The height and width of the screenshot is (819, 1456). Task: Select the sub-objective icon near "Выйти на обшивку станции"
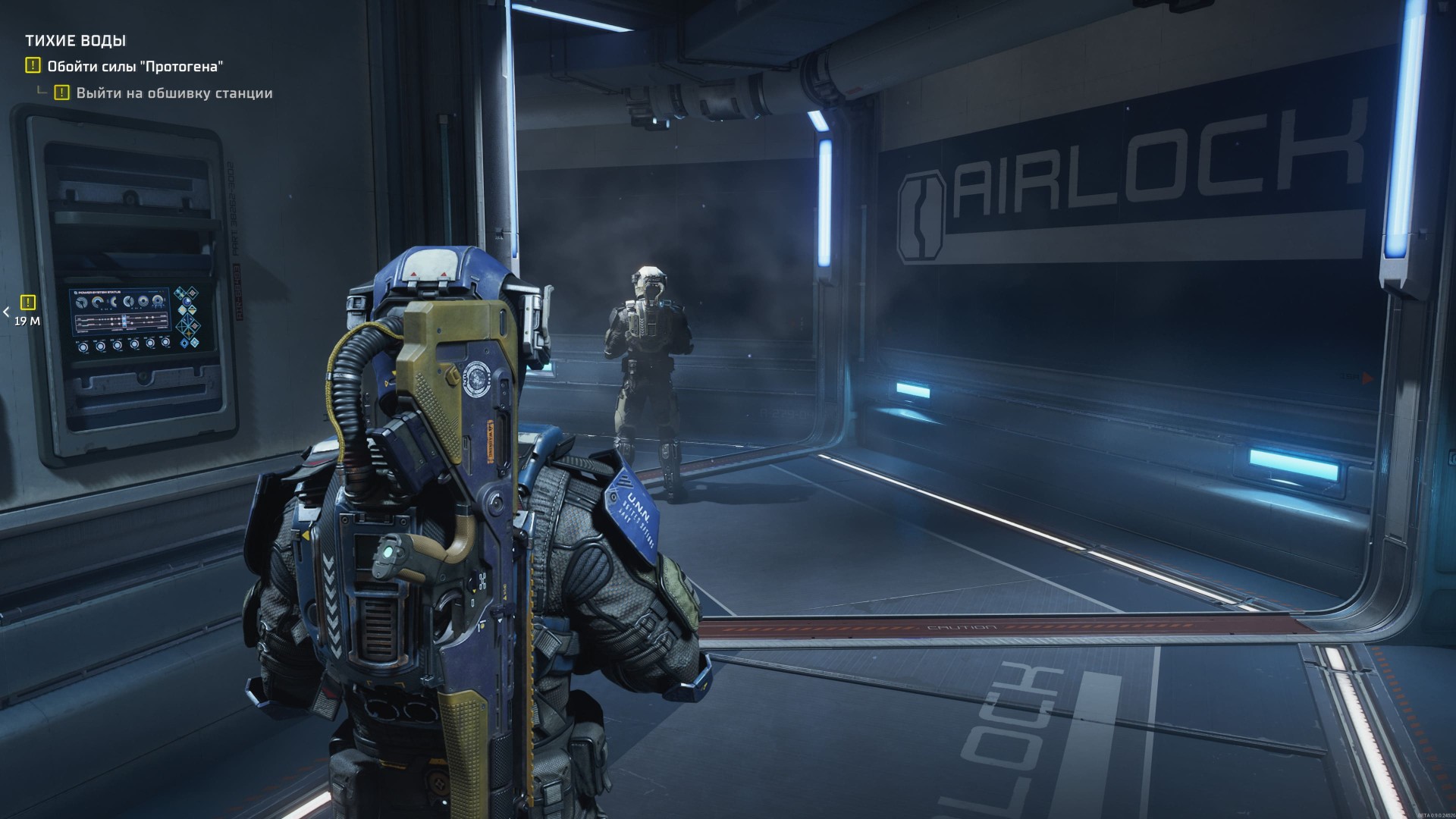[x=61, y=93]
